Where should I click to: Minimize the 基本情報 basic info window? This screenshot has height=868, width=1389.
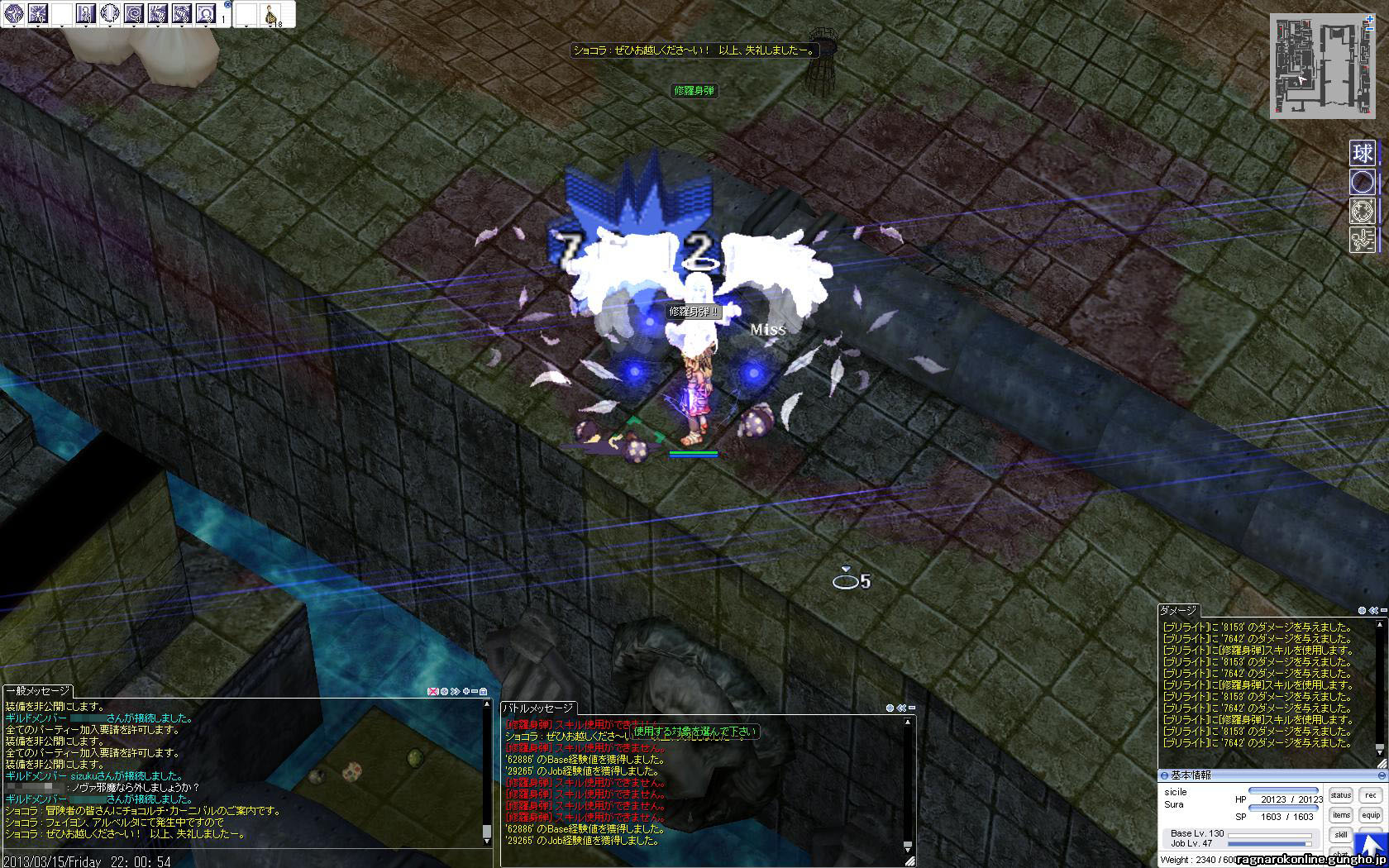1382,776
